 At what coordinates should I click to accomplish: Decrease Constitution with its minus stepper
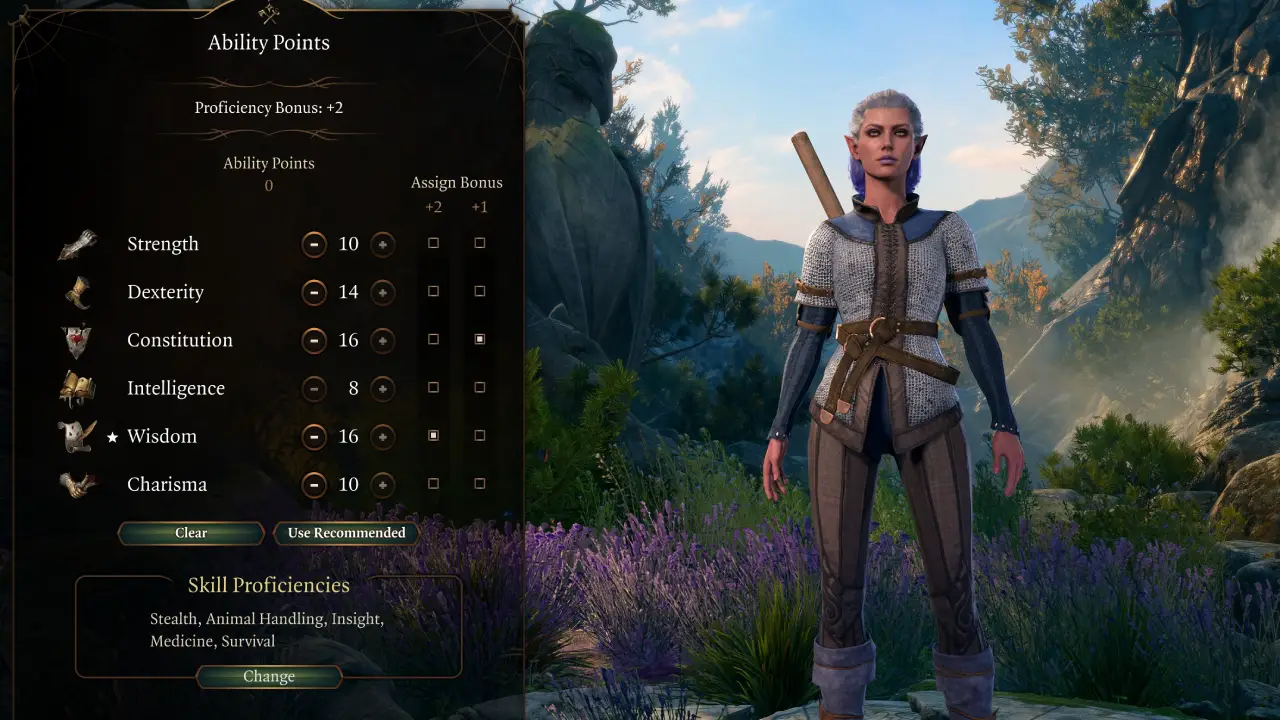(x=315, y=340)
